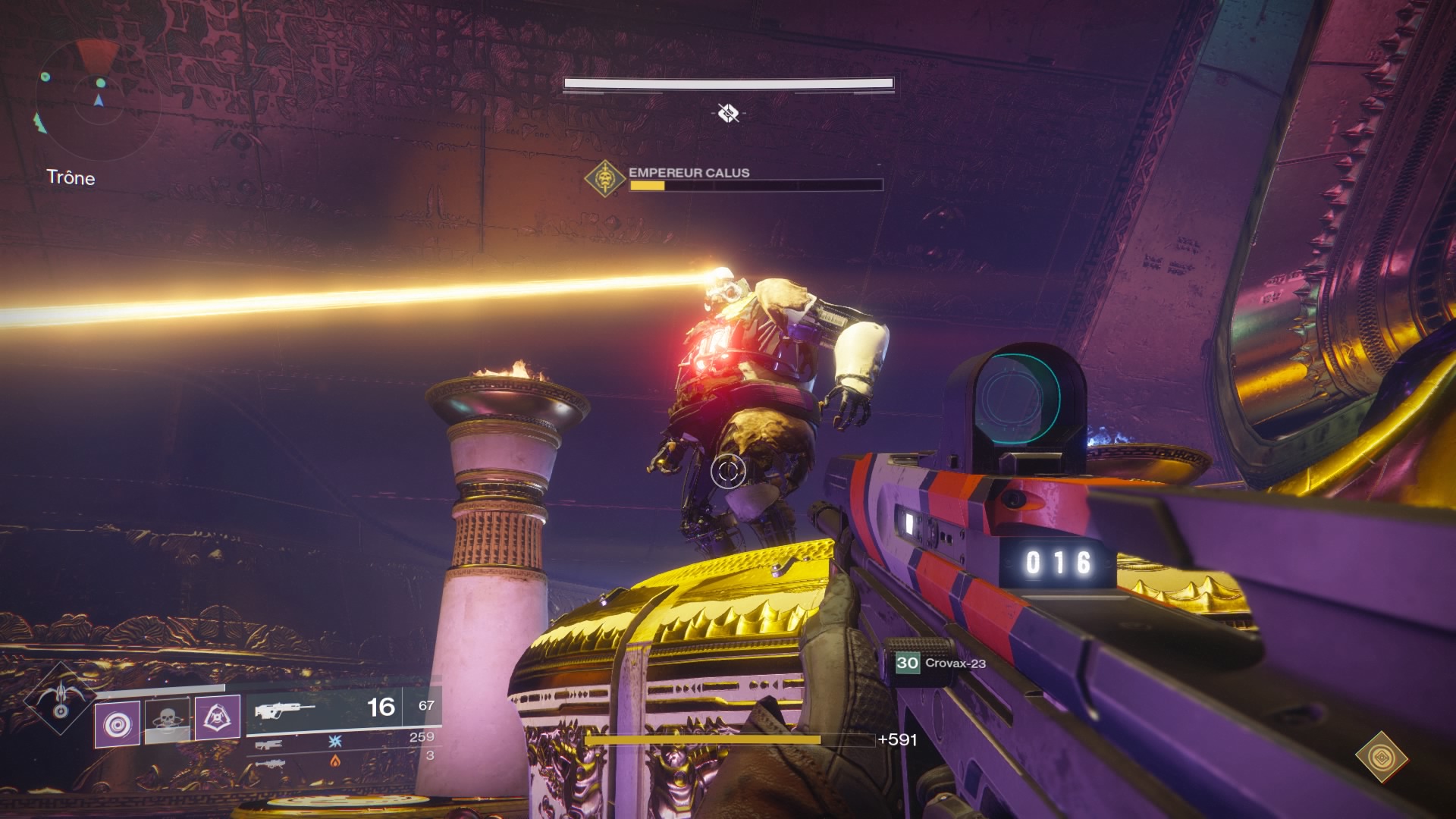Click the Empereur Calus boss emblem
The image size is (1456, 819).
coord(604,179)
